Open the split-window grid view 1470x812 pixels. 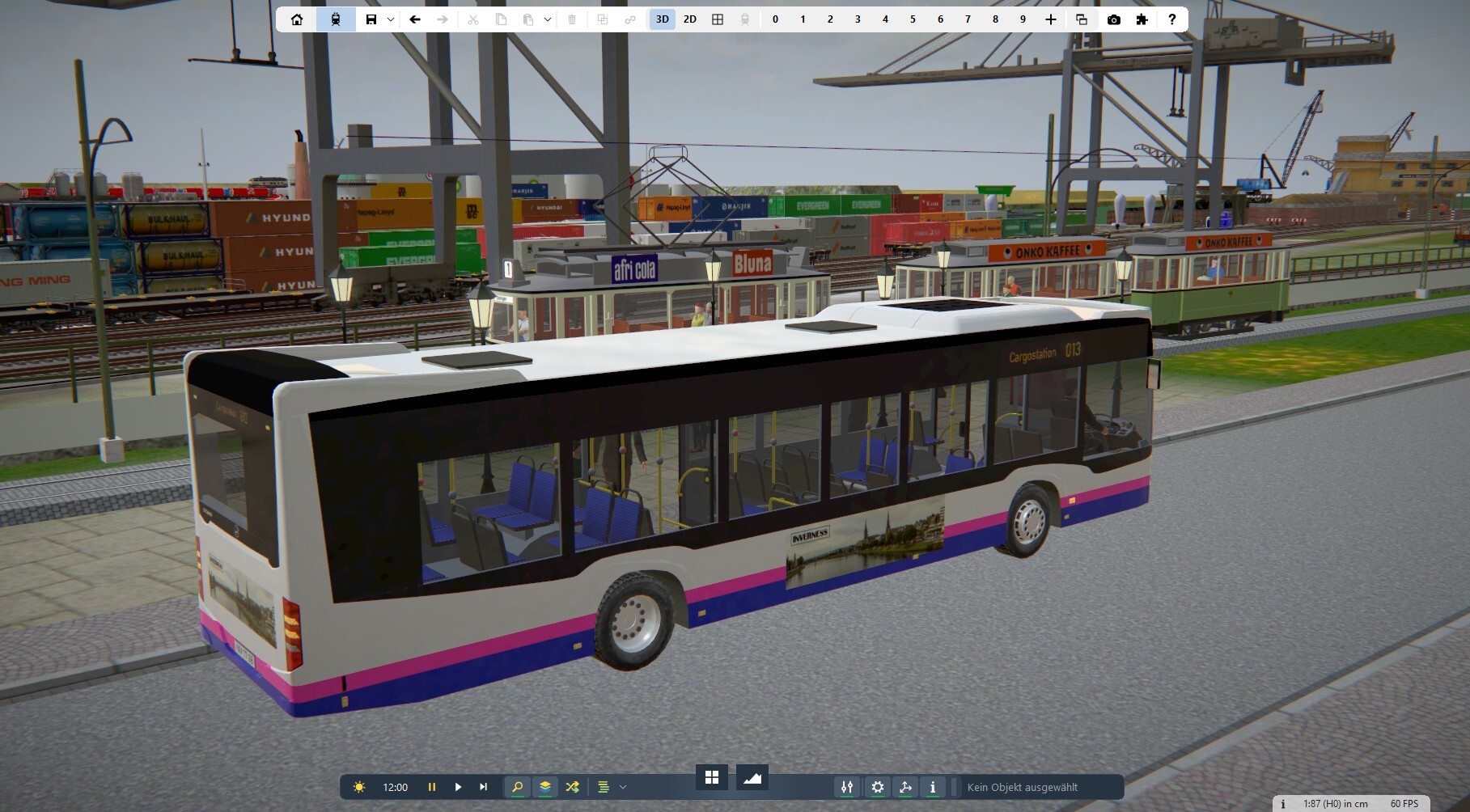pyautogui.click(x=718, y=19)
